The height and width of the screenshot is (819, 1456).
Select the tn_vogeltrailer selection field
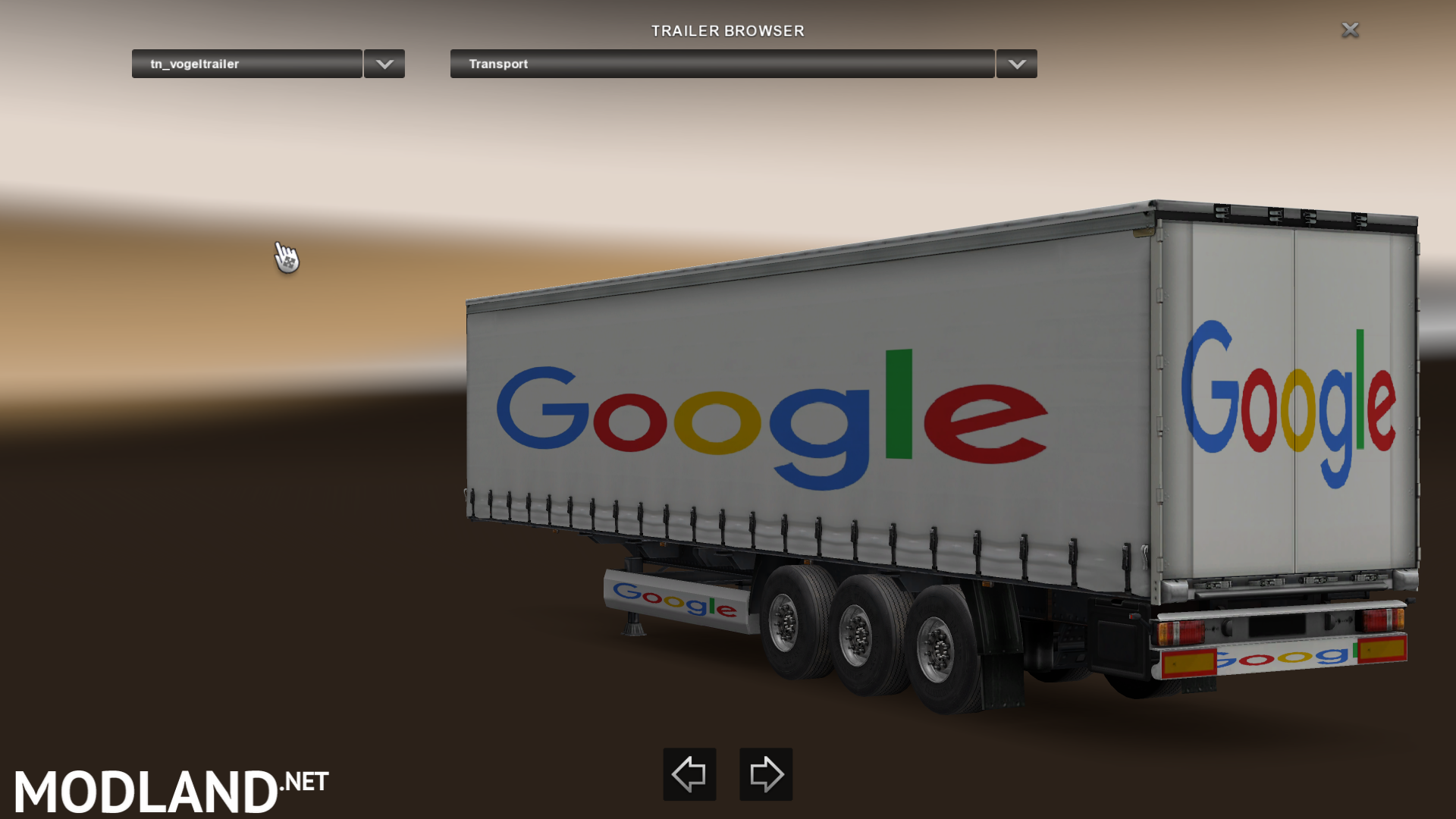click(246, 64)
